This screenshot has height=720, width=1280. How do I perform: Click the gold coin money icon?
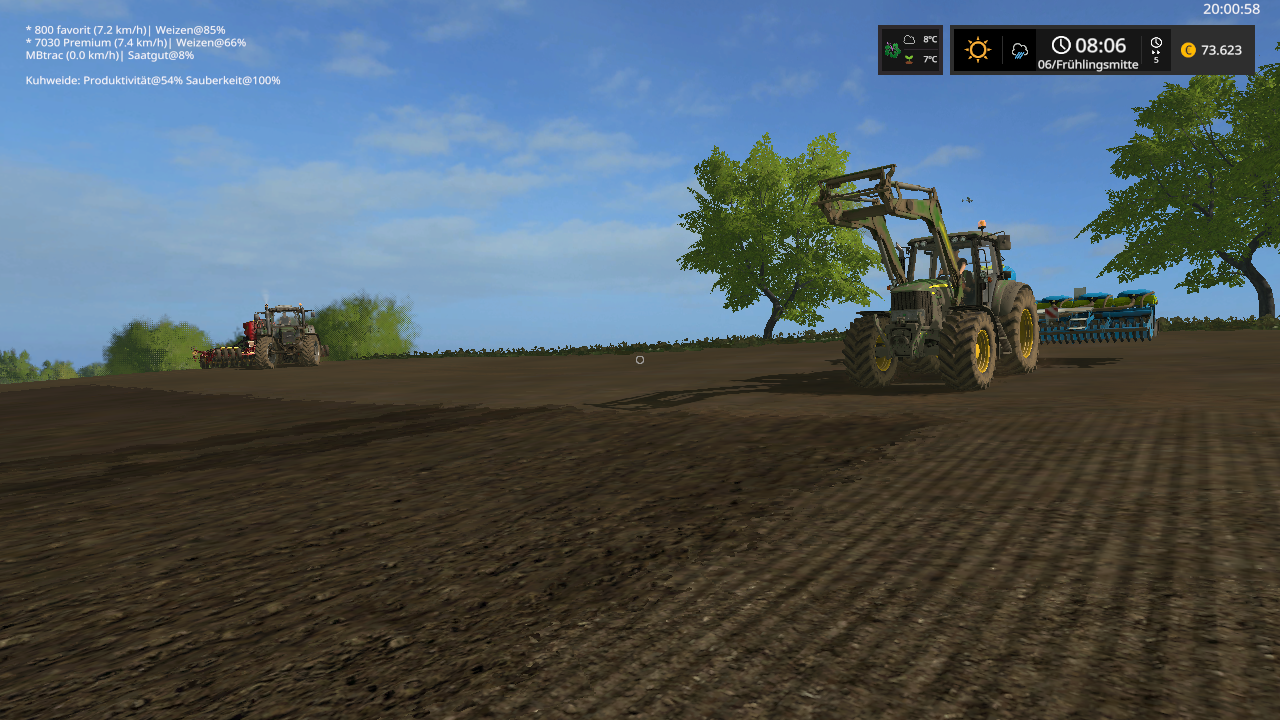(x=1188, y=50)
